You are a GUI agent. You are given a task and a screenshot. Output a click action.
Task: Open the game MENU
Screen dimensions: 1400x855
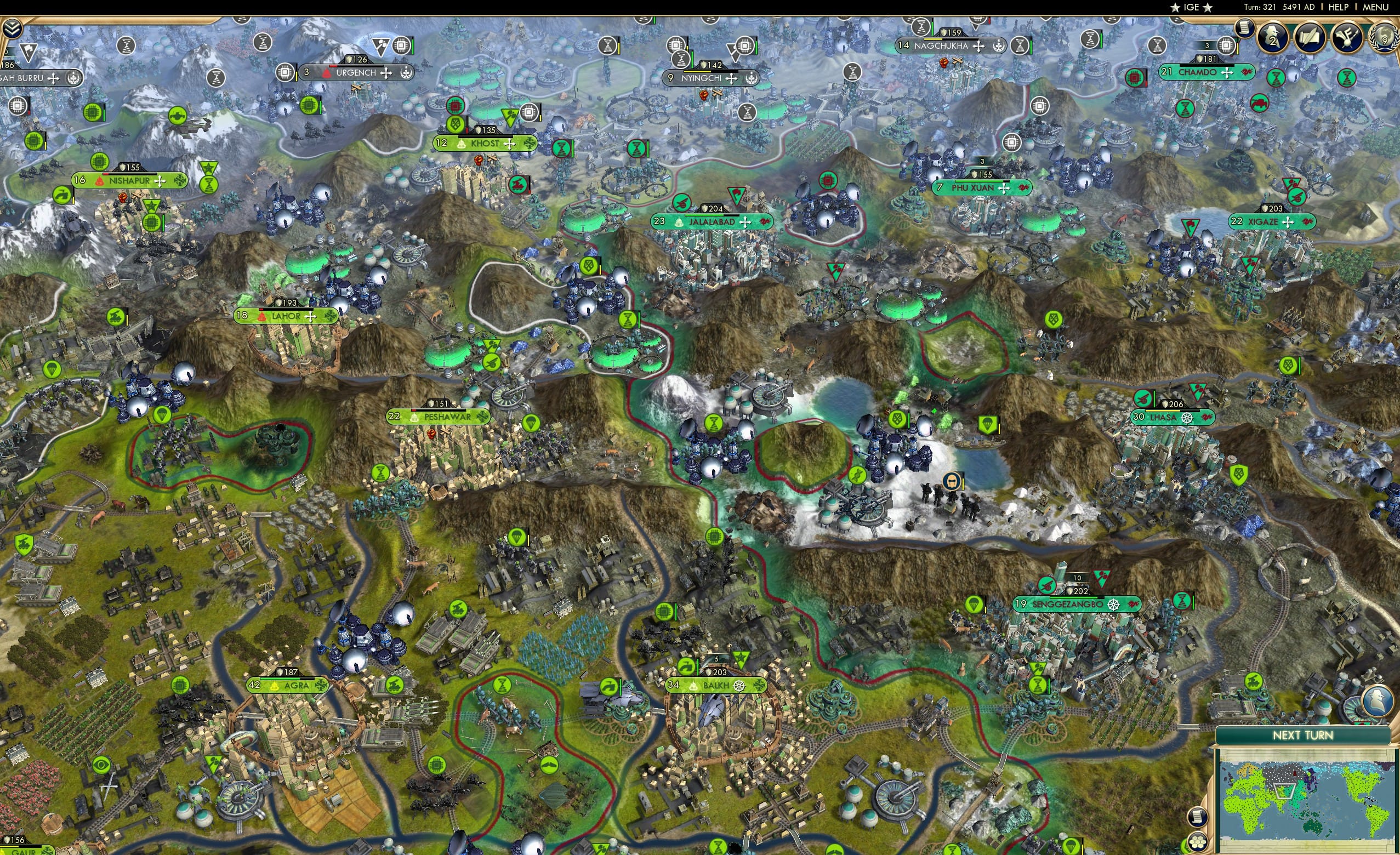(x=1375, y=7)
